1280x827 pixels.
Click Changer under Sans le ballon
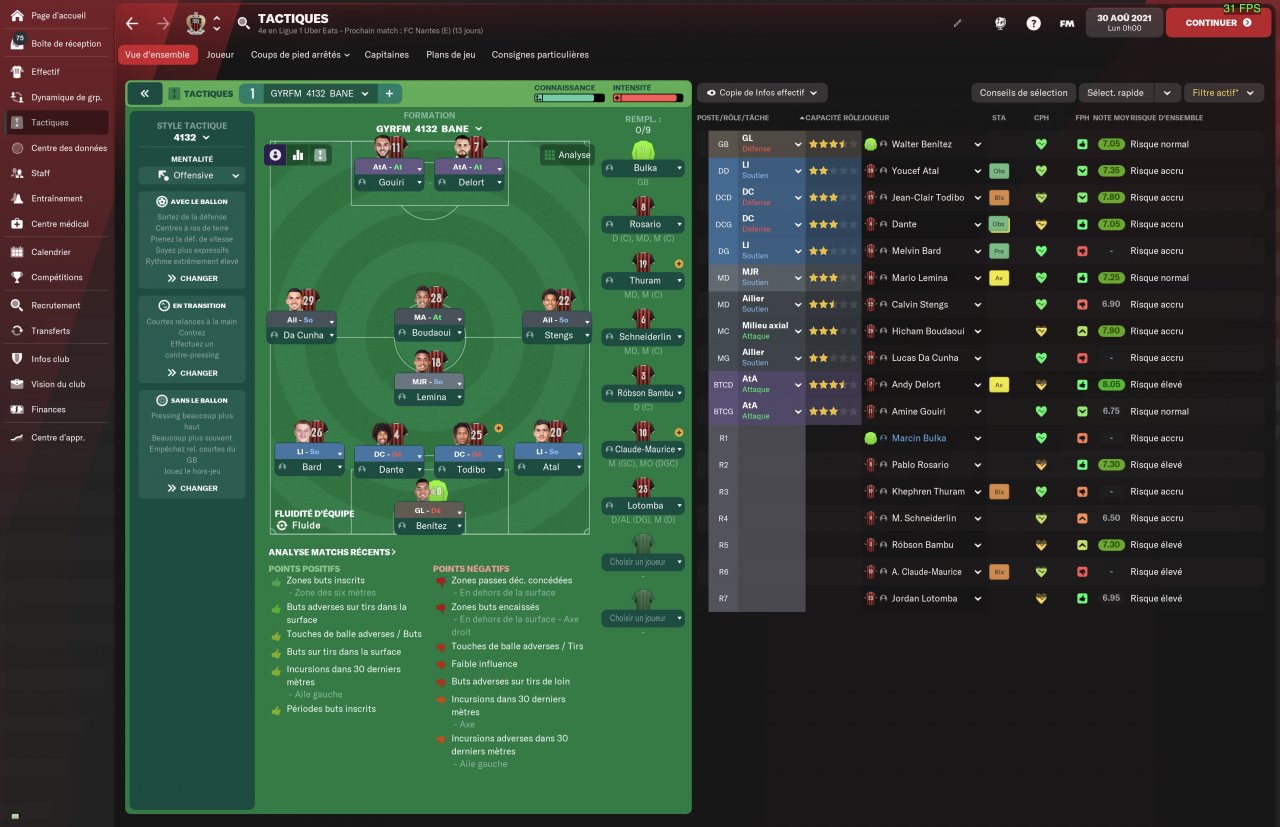192,488
